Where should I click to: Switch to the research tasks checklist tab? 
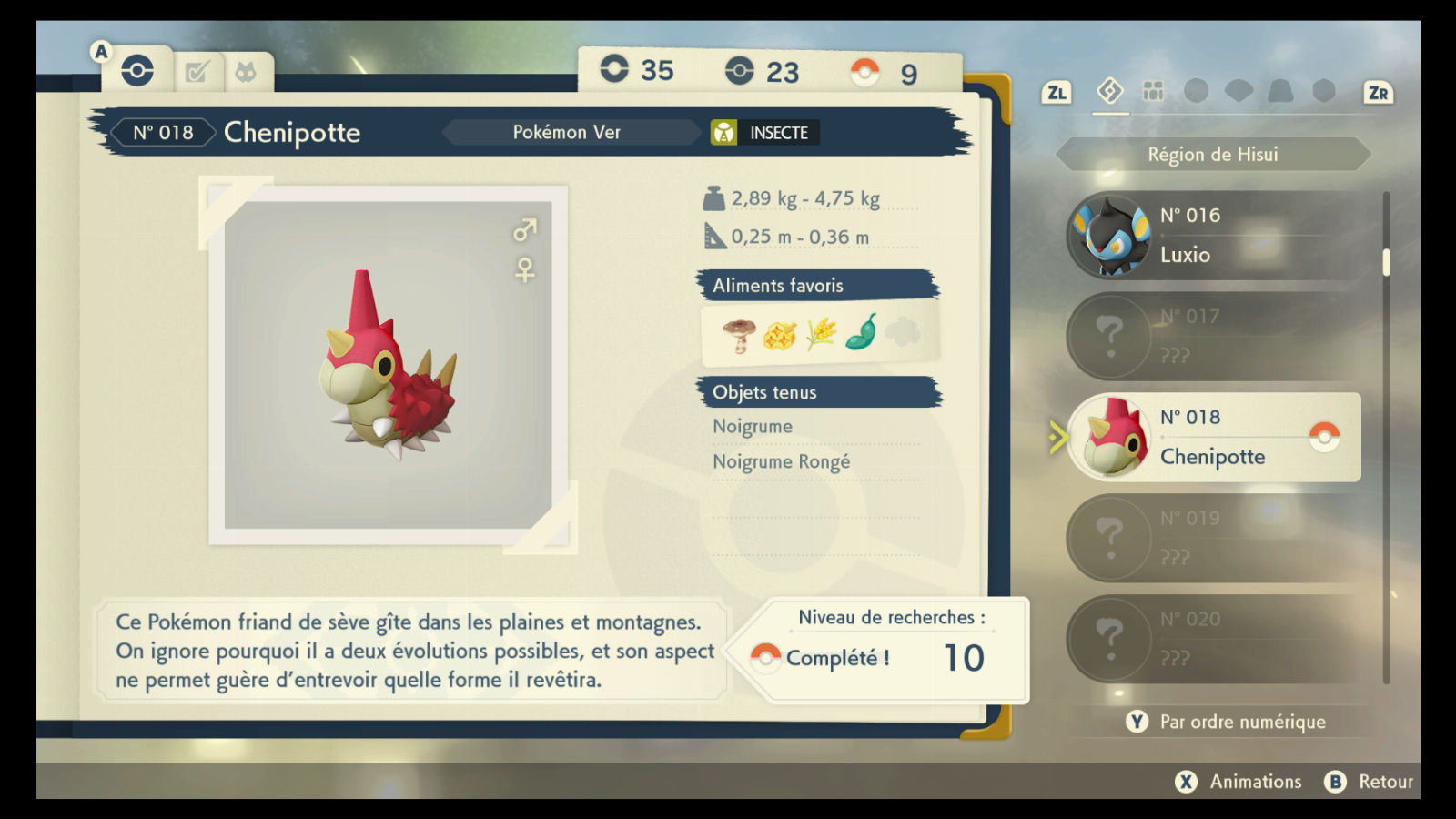pos(197,71)
